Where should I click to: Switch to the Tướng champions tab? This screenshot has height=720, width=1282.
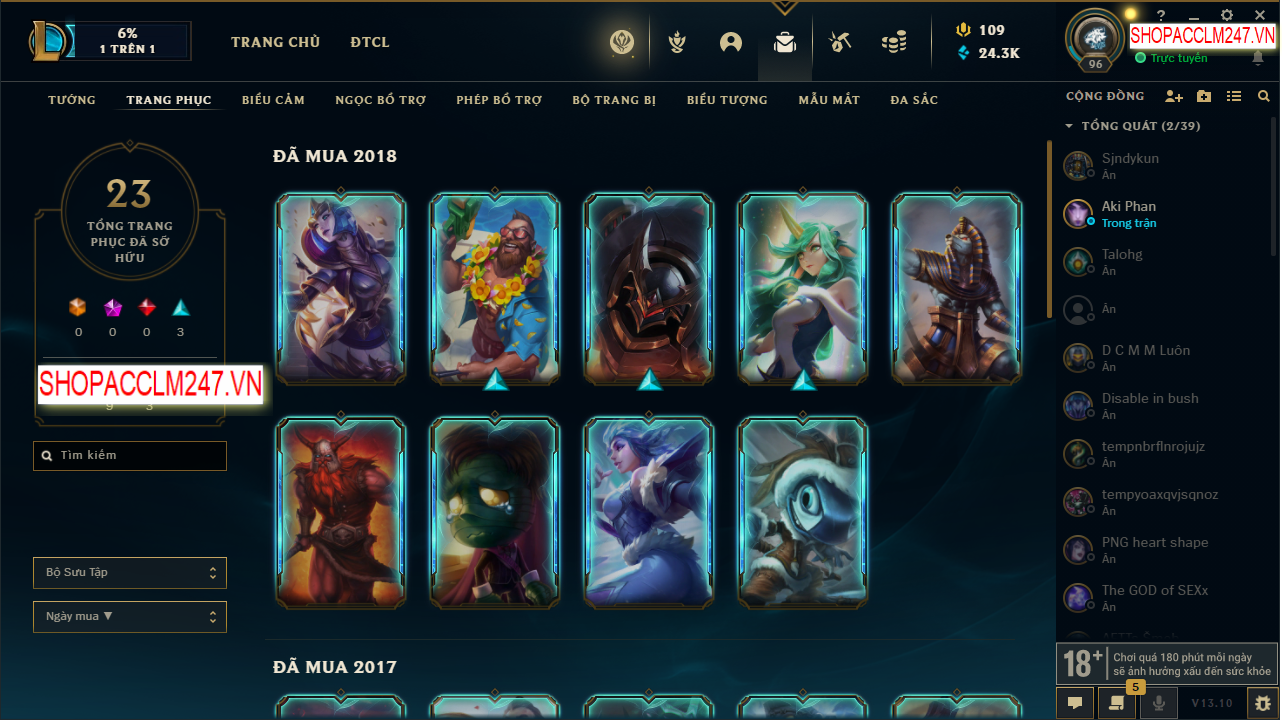[x=72, y=100]
